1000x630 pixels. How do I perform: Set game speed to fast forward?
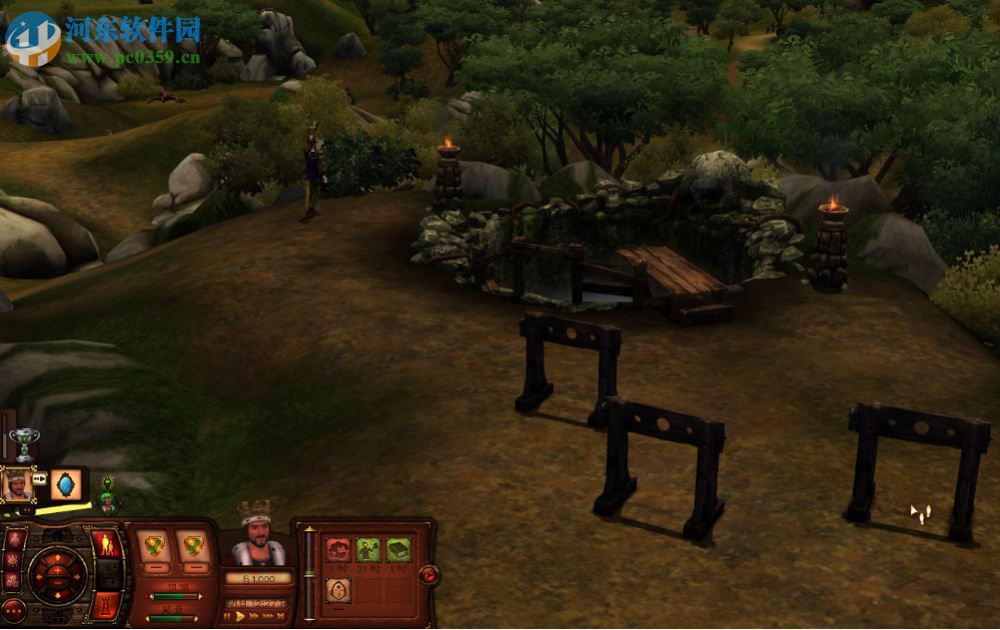click(x=253, y=617)
